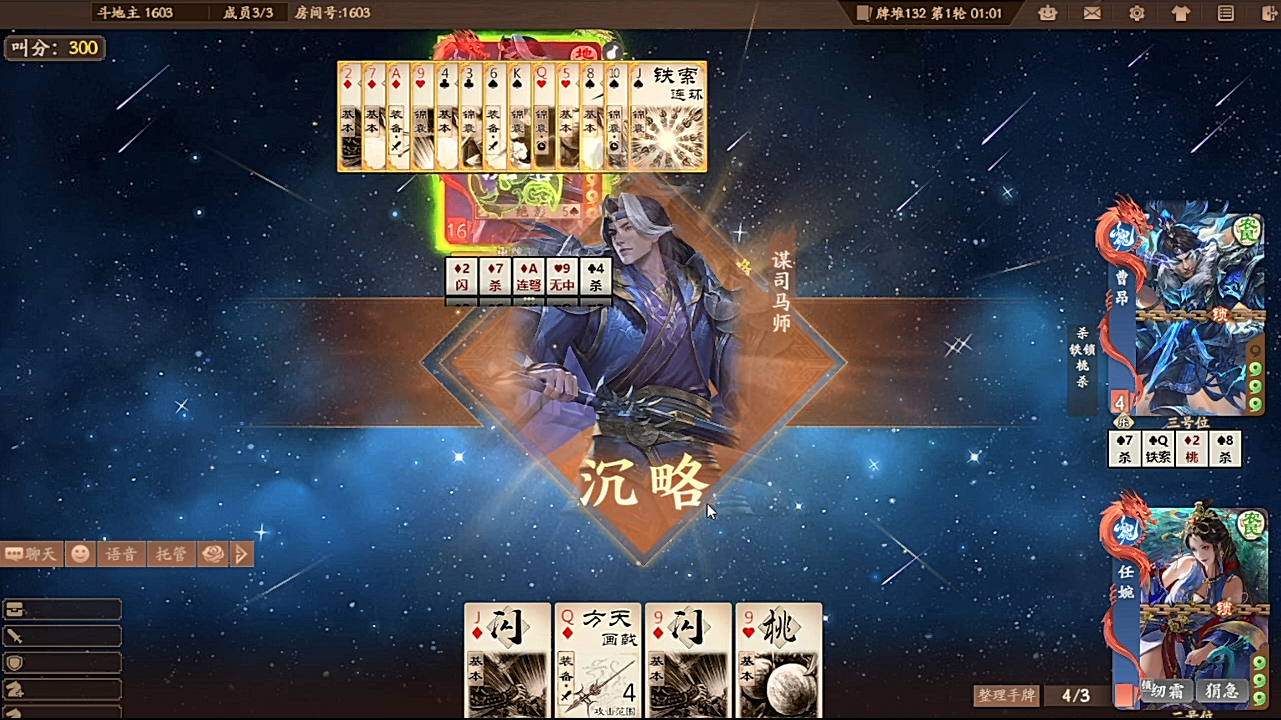Activate the 狷急 skill
This screenshot has height=720, width=1281.
click(x=1221, y=691)
